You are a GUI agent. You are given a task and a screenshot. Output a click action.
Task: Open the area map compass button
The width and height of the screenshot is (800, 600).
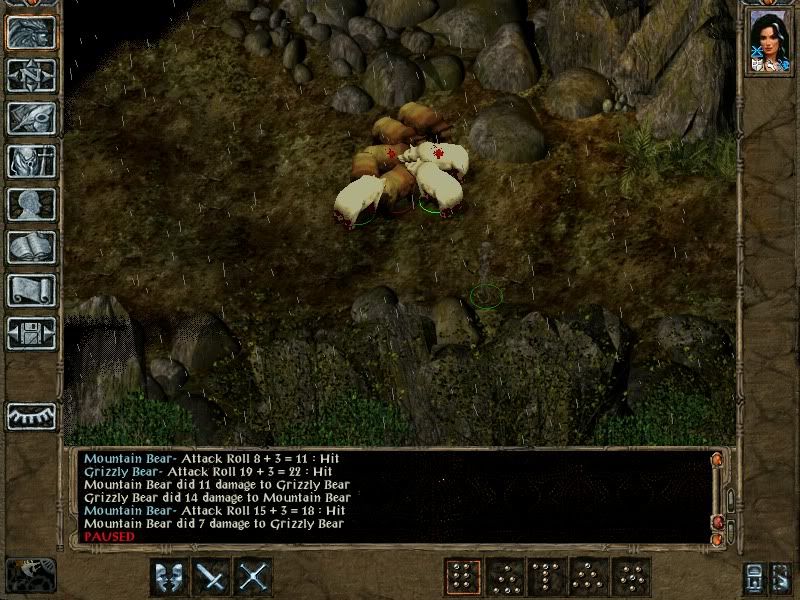coord(31,75)
